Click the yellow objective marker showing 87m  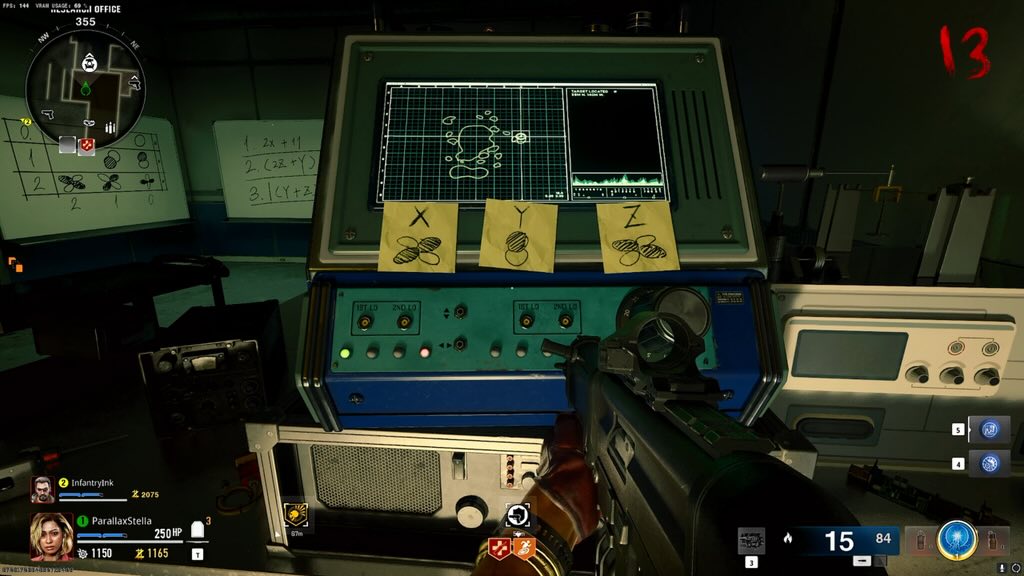click(297, 514)
